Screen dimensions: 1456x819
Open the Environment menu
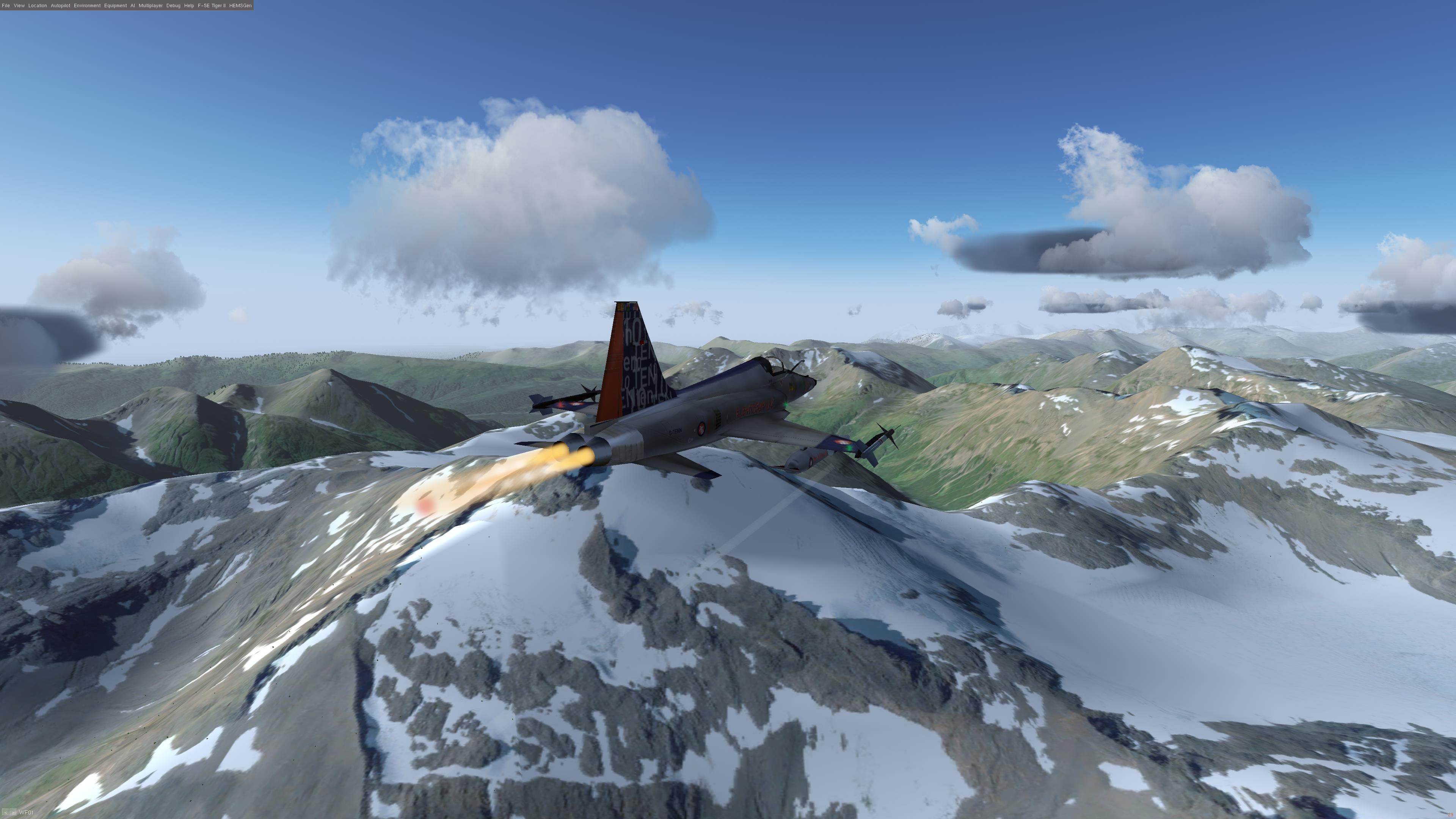[87, 6]
